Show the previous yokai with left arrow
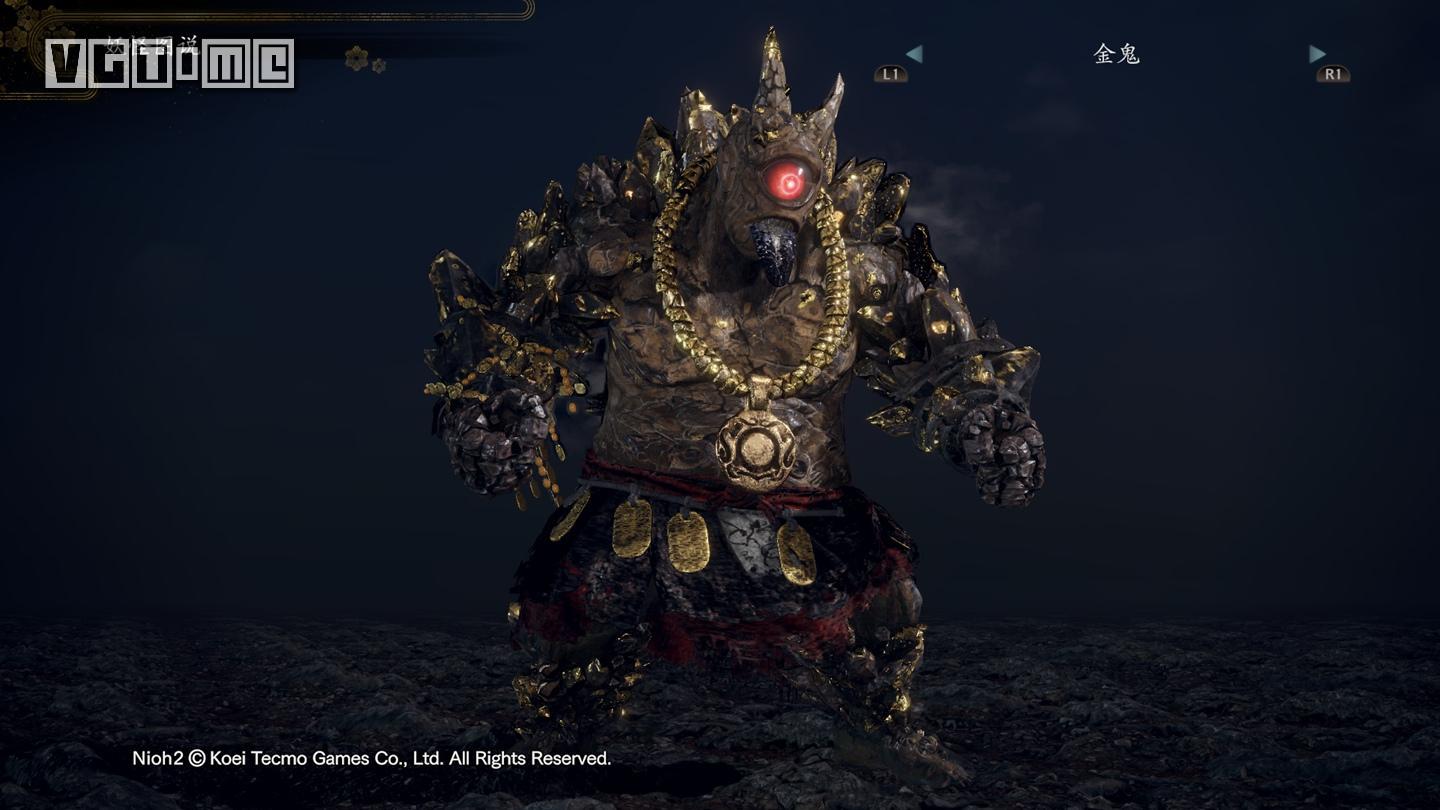Image resolution: width=1440 pixels, height=810 pixels. (913, 54)
